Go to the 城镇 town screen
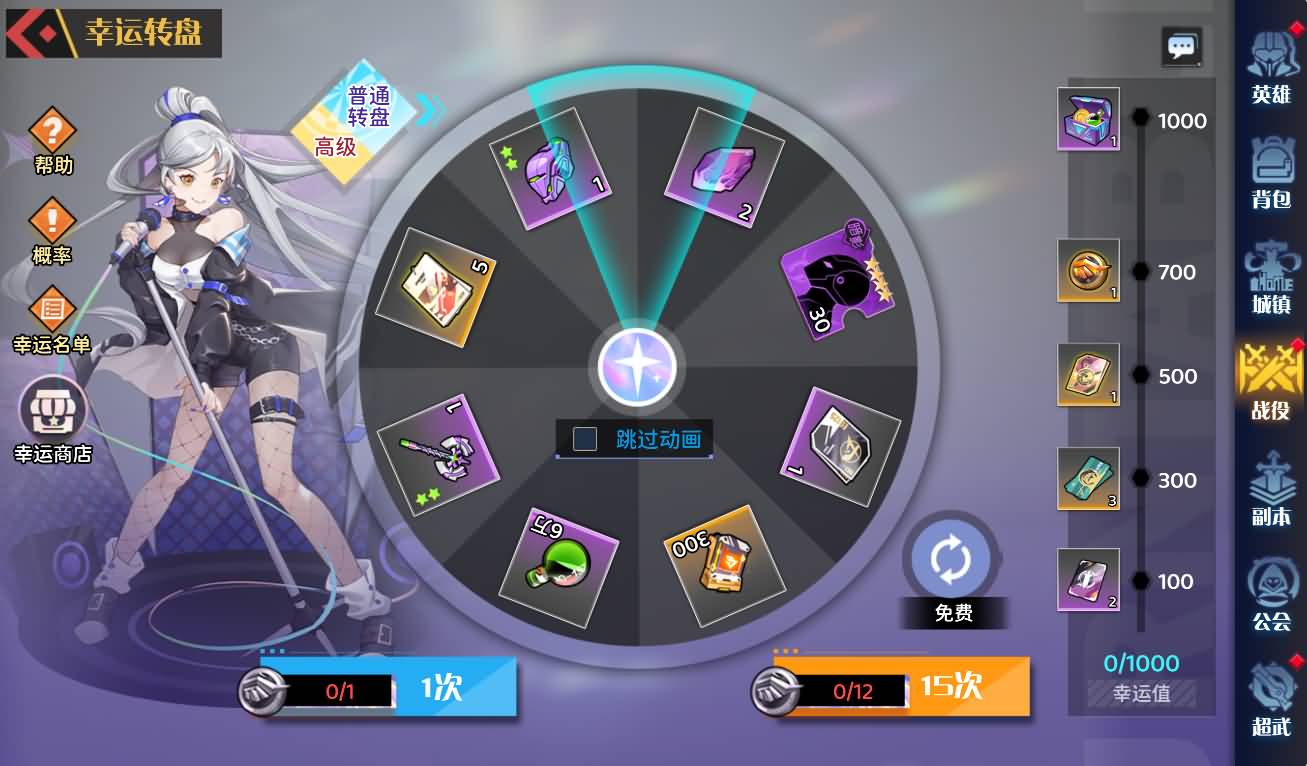The height and width of the screenshot is (766, 1307). 1271,275
